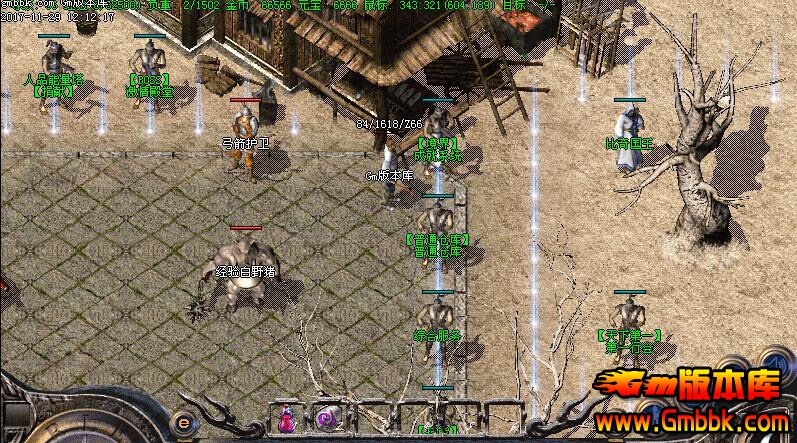Click the round orange "e" button
This screenshot has height=443, width=797.
pos(184,420)
